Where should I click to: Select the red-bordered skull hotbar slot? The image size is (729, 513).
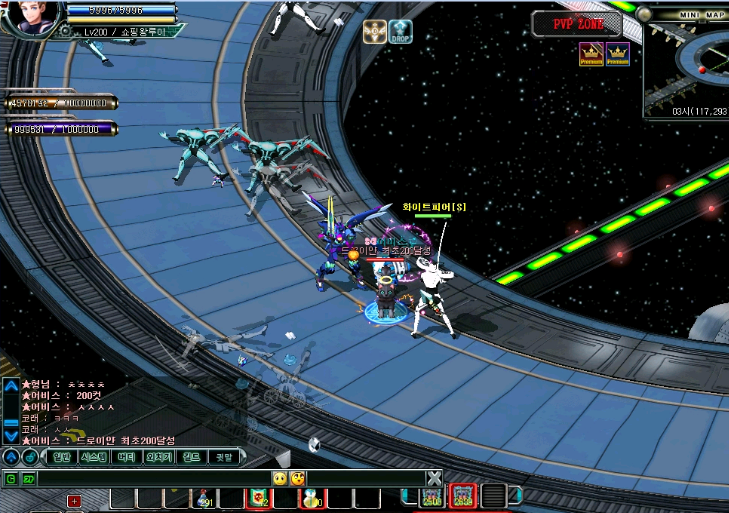pyautogui.click(x=258, y=497)
